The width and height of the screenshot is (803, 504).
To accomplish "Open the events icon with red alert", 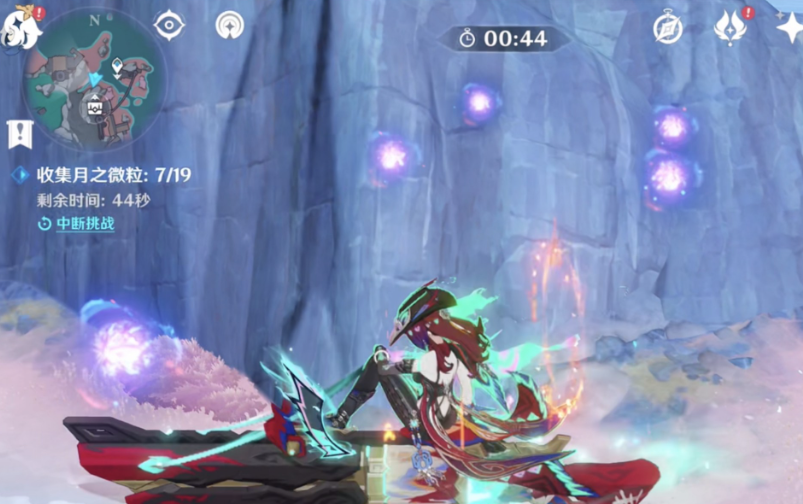I will click(729, 27).
